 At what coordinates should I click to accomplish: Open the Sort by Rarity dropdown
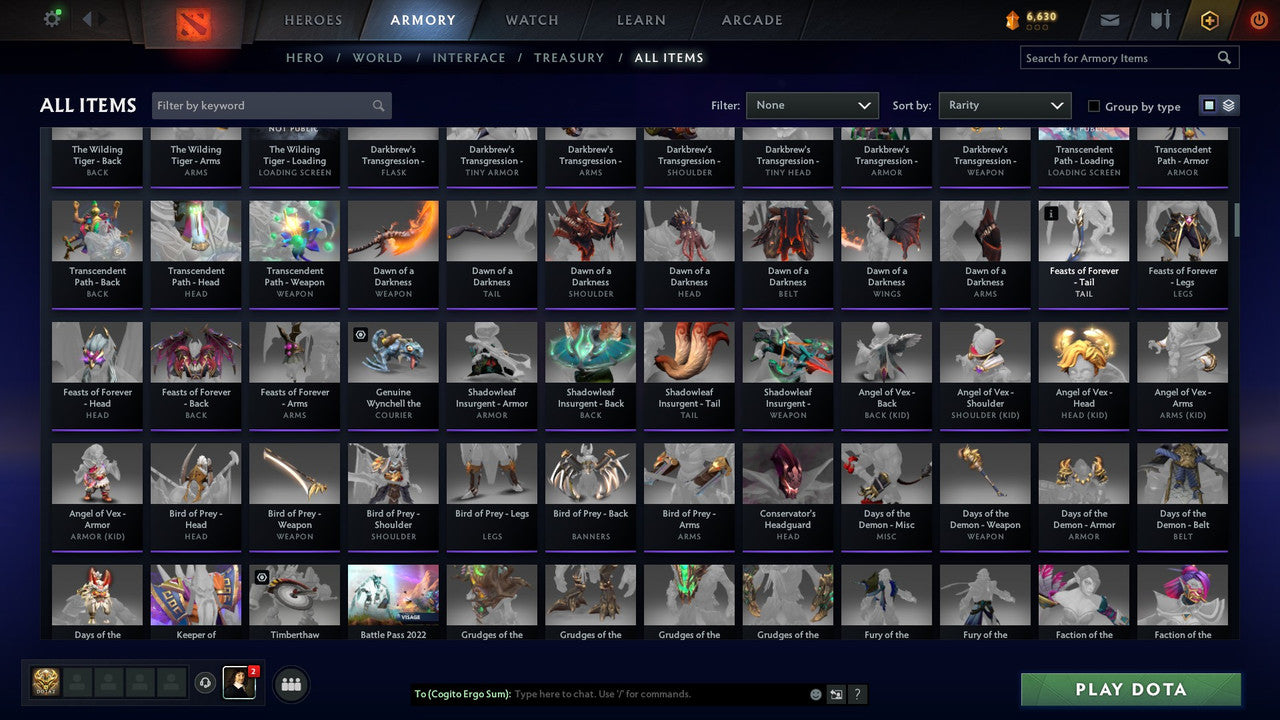coord(1004,105)
